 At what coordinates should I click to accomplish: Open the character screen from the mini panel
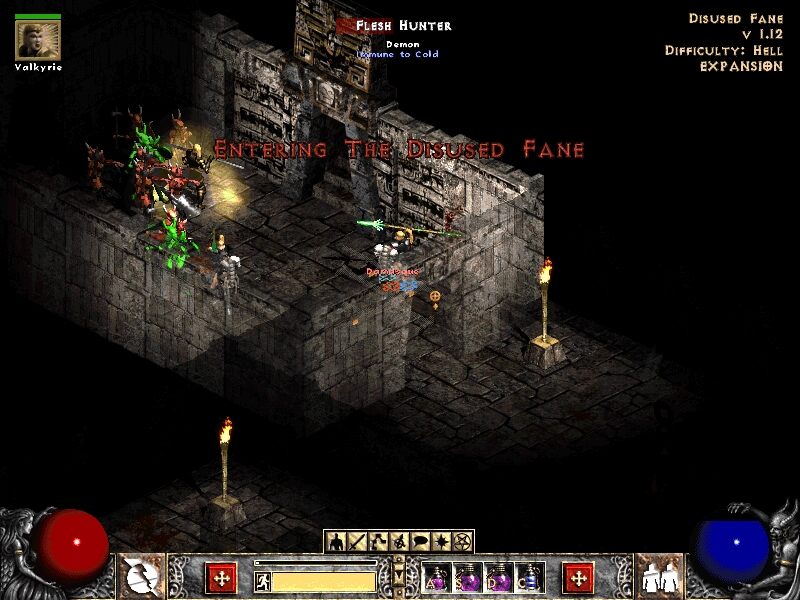(336, 542)
